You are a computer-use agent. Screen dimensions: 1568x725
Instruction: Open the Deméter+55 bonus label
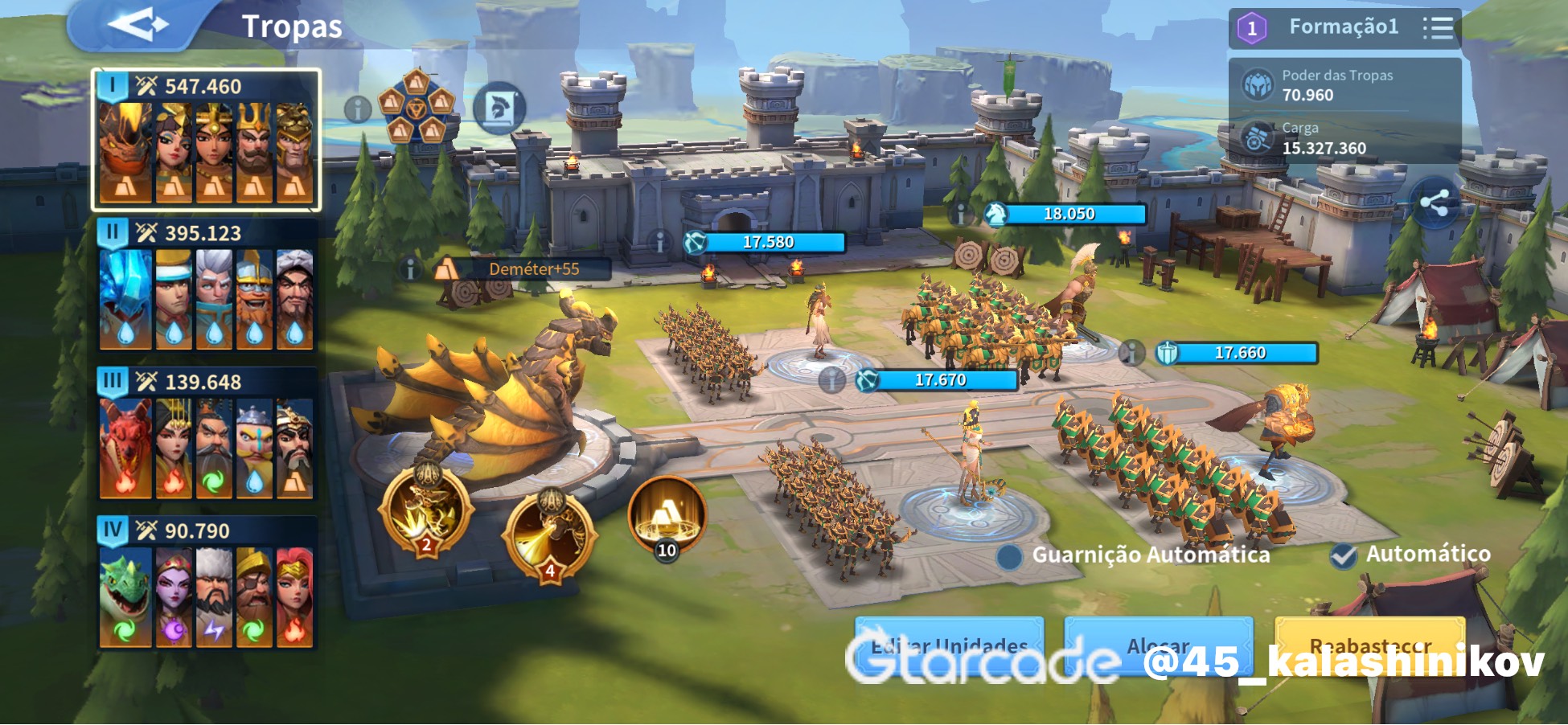tap(523, 269)
